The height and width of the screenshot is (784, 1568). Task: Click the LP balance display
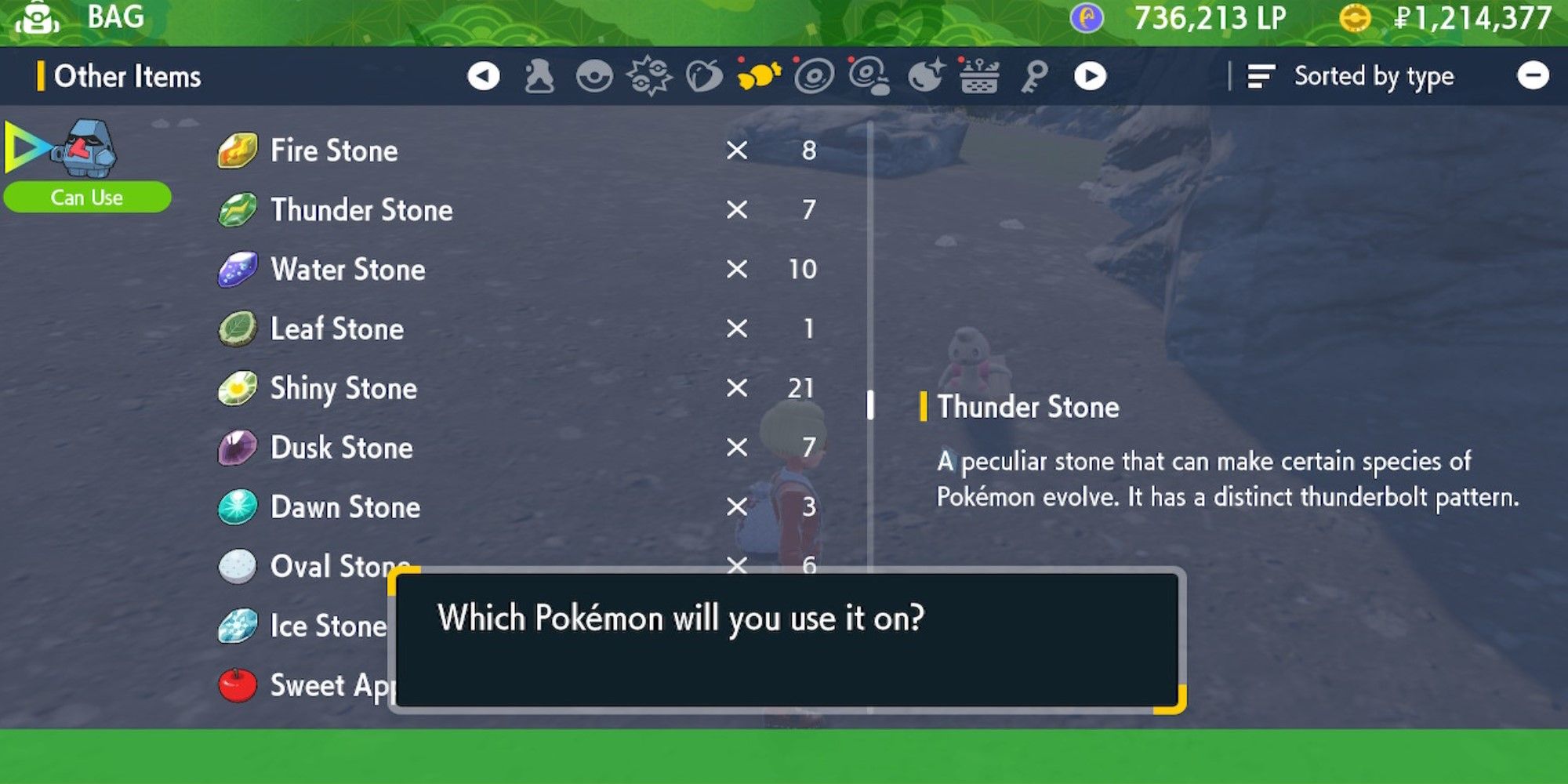pyautogui.click(x=1192, y=17)
